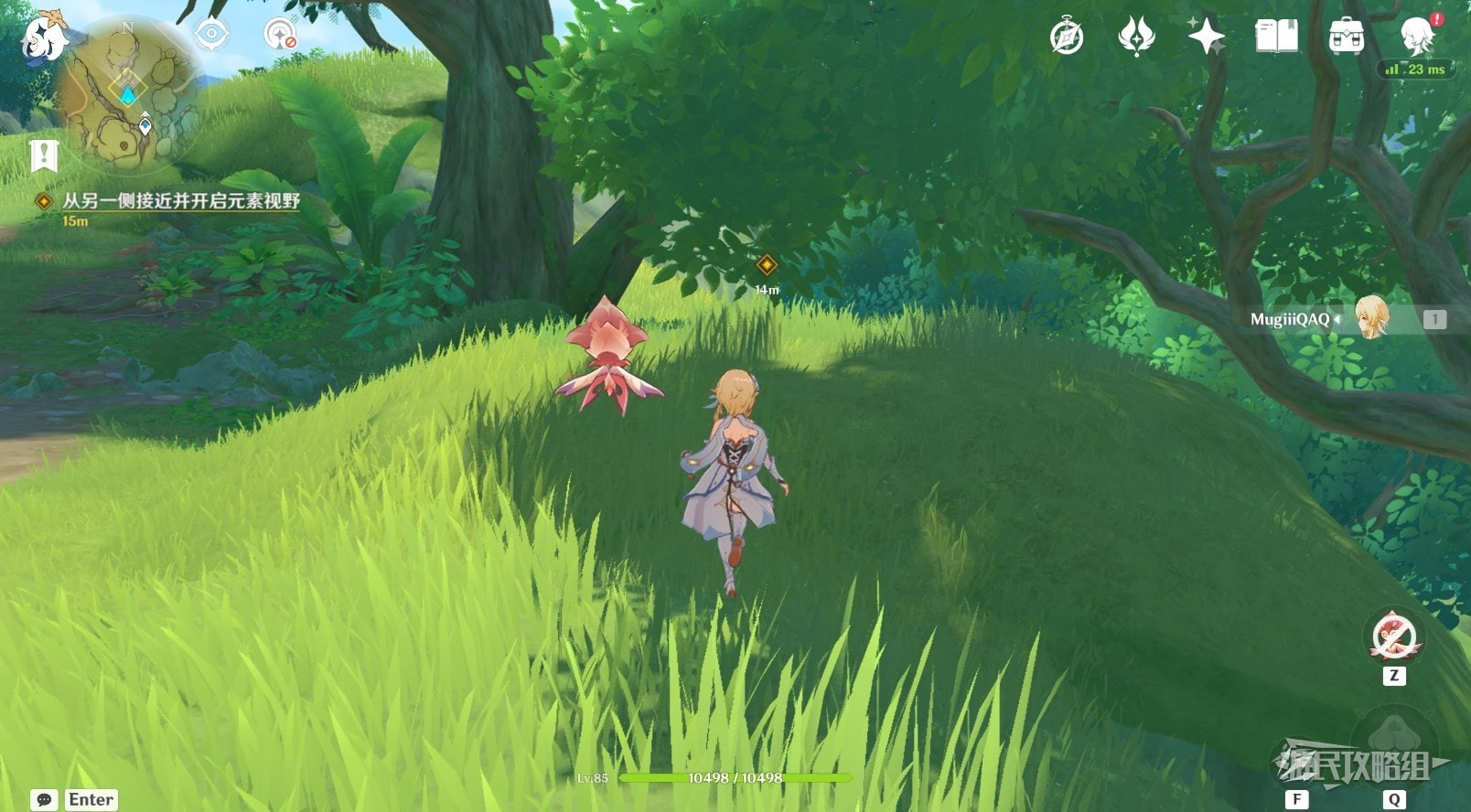This screenshot has height=812, width=1471.
Task: Open the wish four-point star icon
Action: coord(1206,37)
